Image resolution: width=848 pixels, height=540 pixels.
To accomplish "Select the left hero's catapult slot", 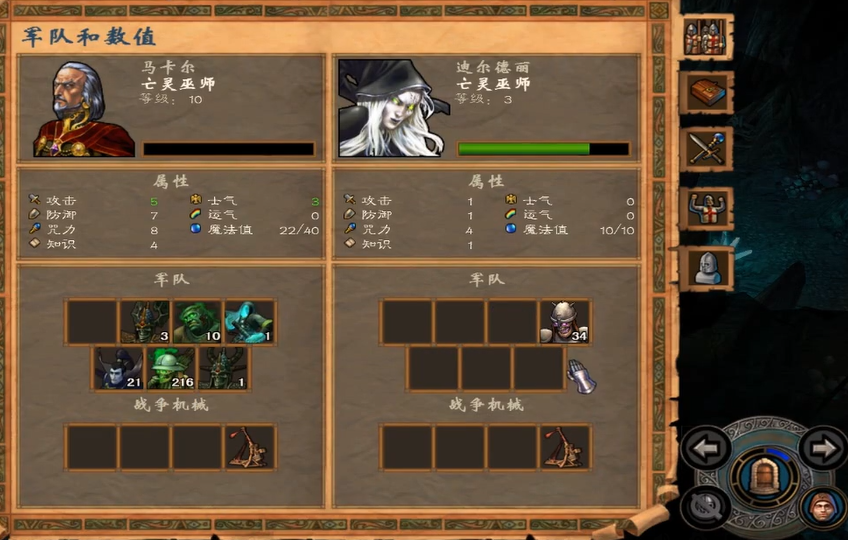I will pyautogui.click(x=249, y=447).
